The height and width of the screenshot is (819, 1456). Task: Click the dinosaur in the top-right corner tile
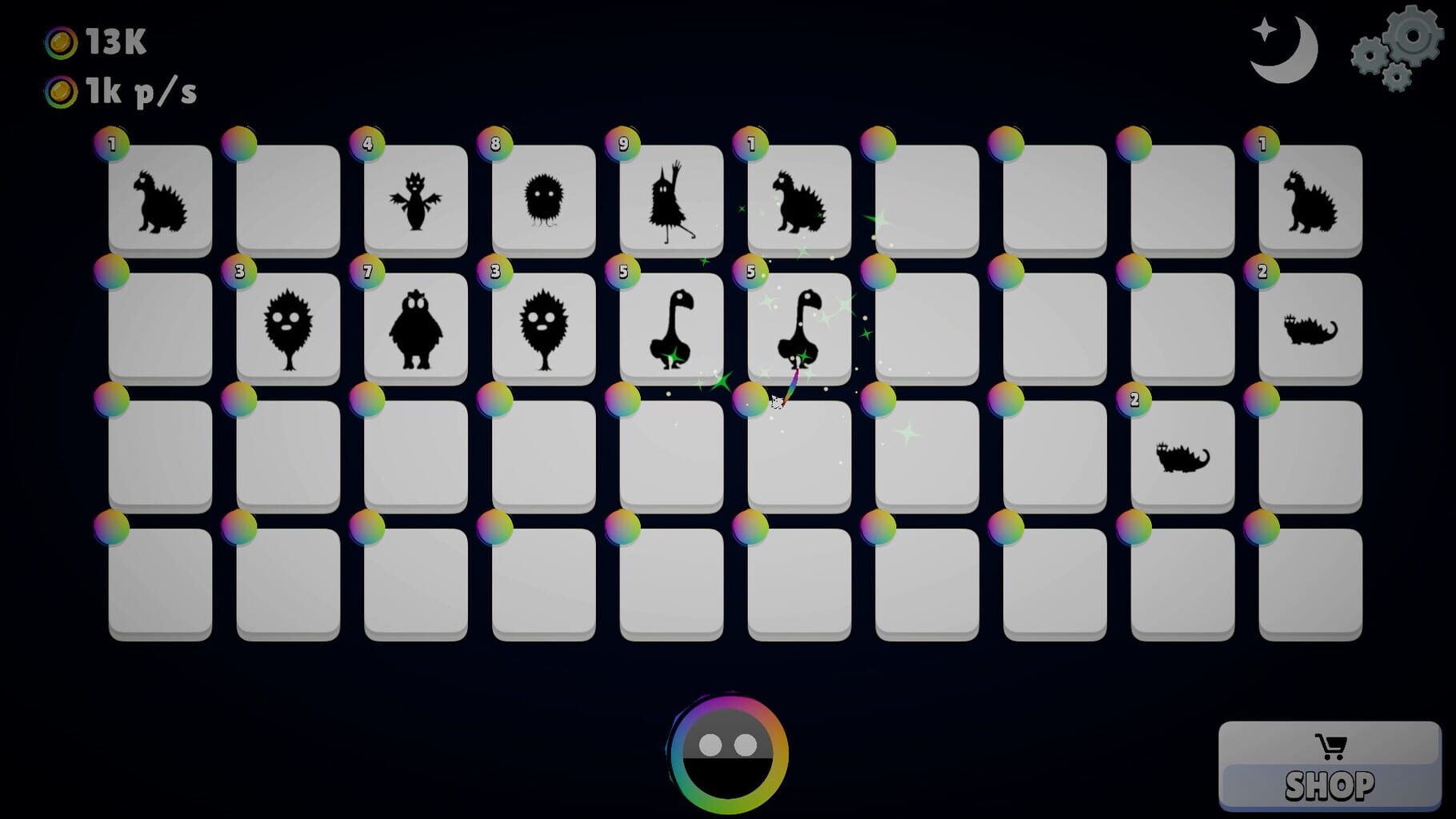(x=1309, y=200)
